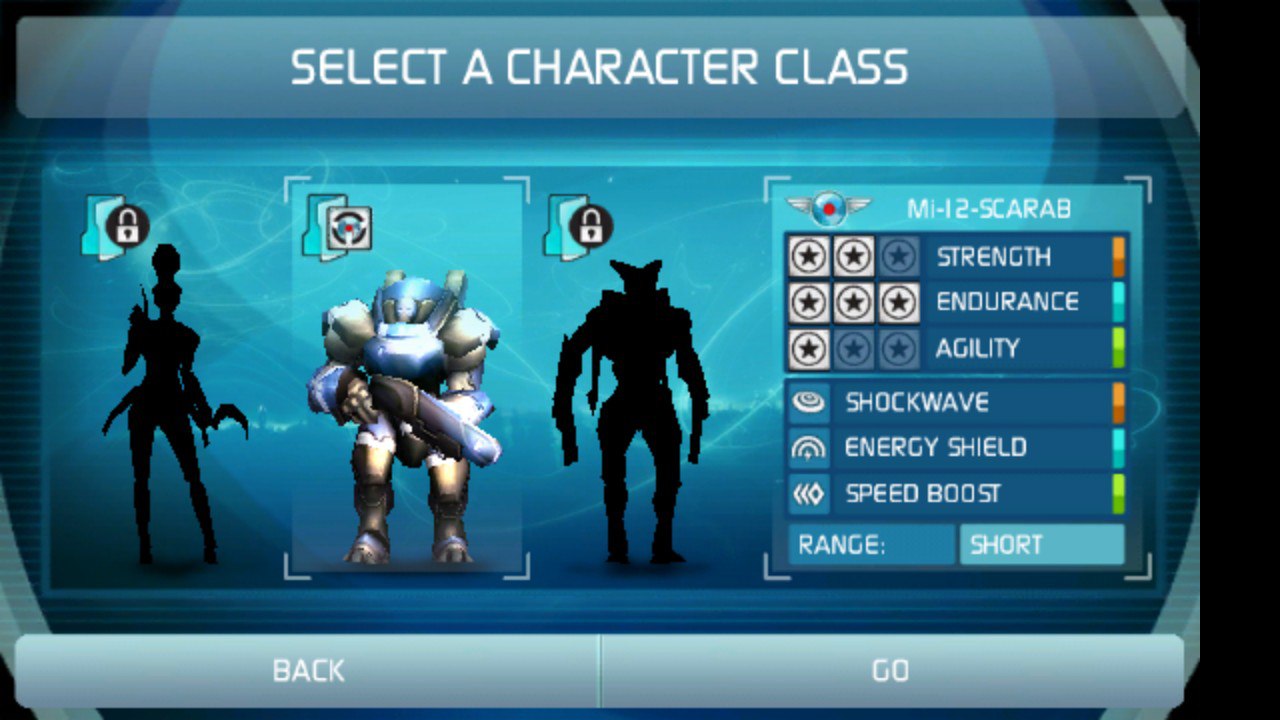
Task: Confirm class with the GO button
Action: [x=890, y=670]
